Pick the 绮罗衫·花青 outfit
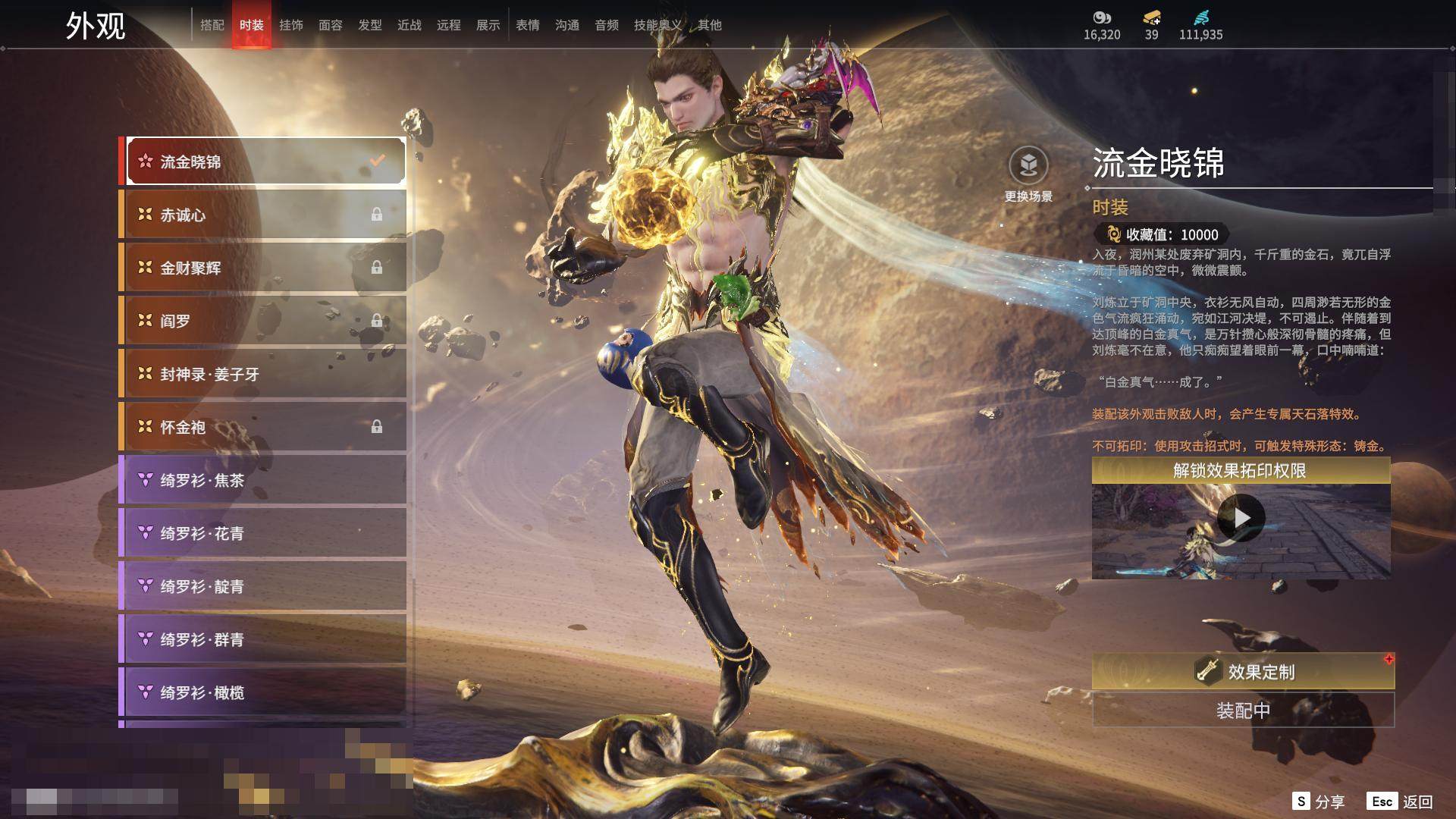This screenshot has width=1456, height=819. point(263,533)
